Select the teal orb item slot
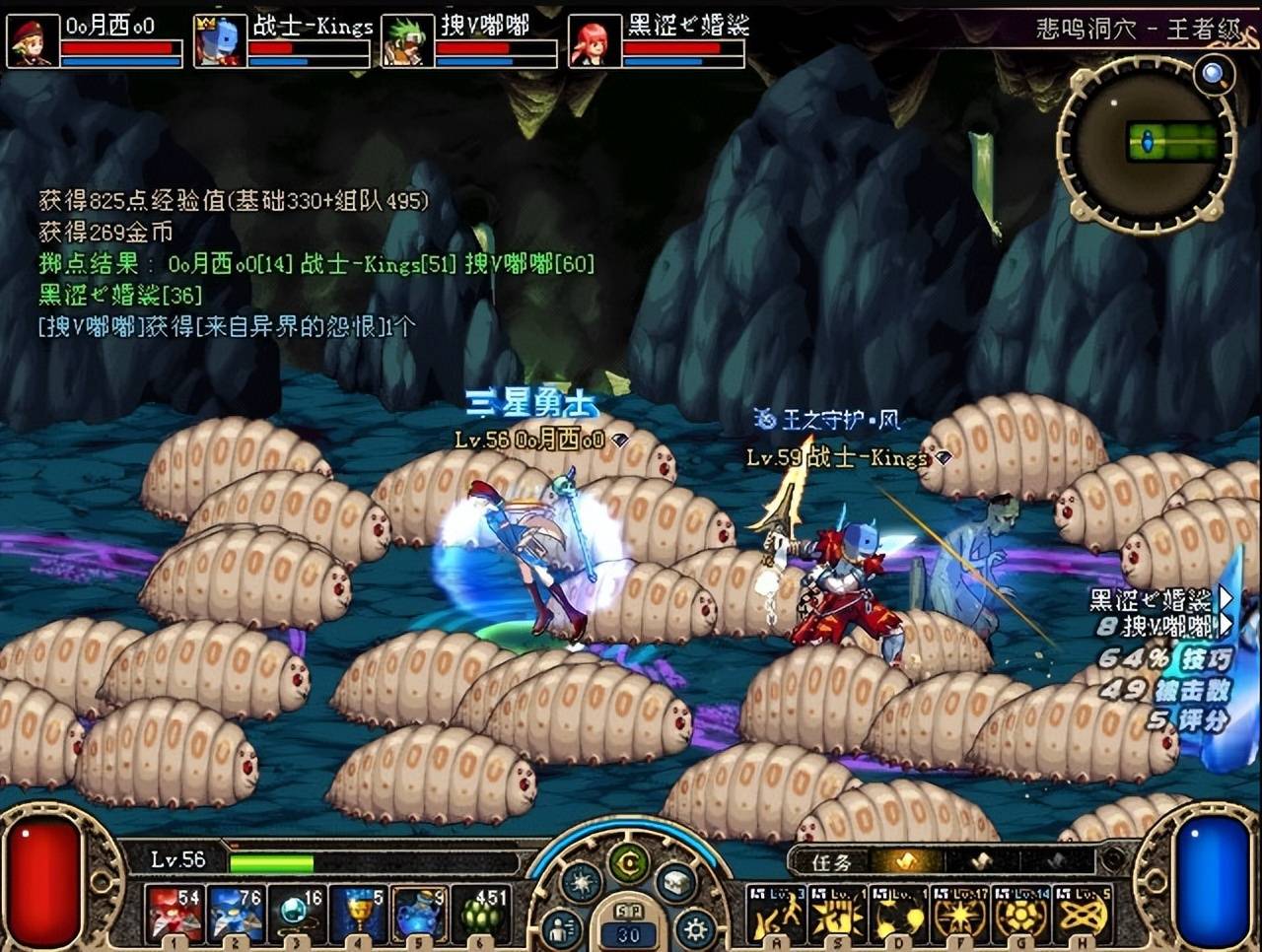This screenshot has height=952, width=1262. click(x=299, y=914)
